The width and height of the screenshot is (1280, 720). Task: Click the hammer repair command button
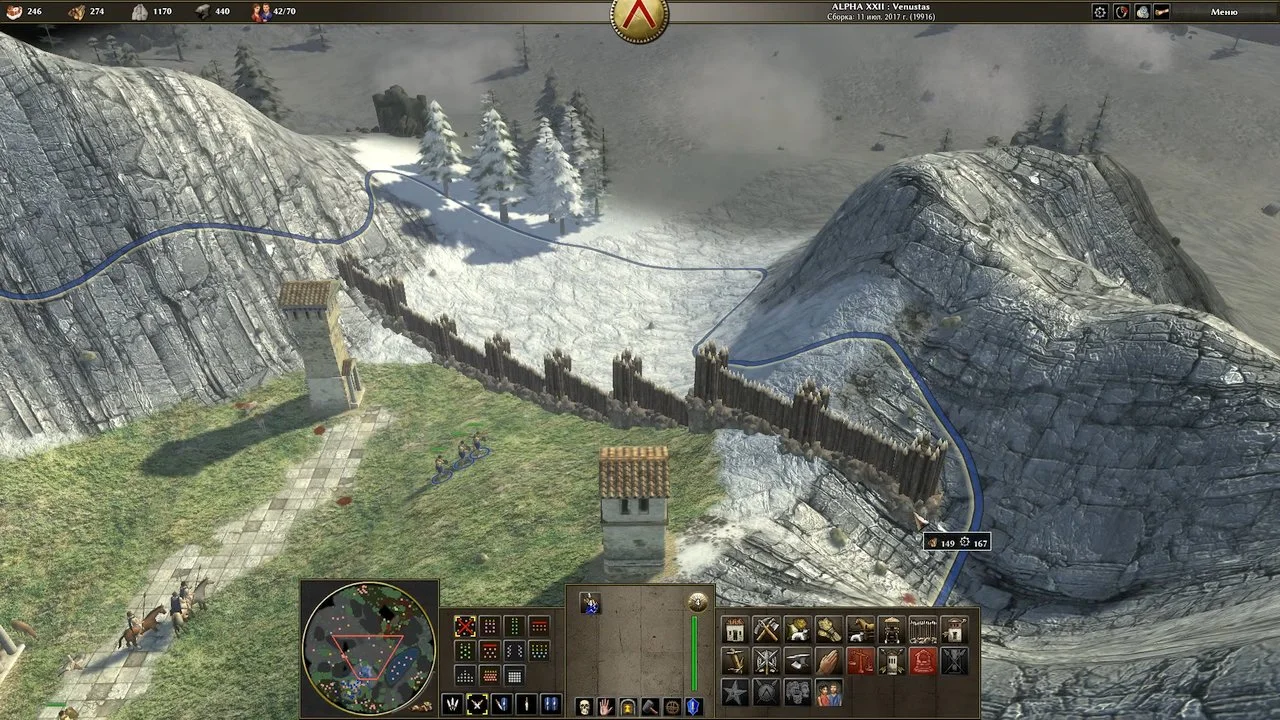[650, 707]
